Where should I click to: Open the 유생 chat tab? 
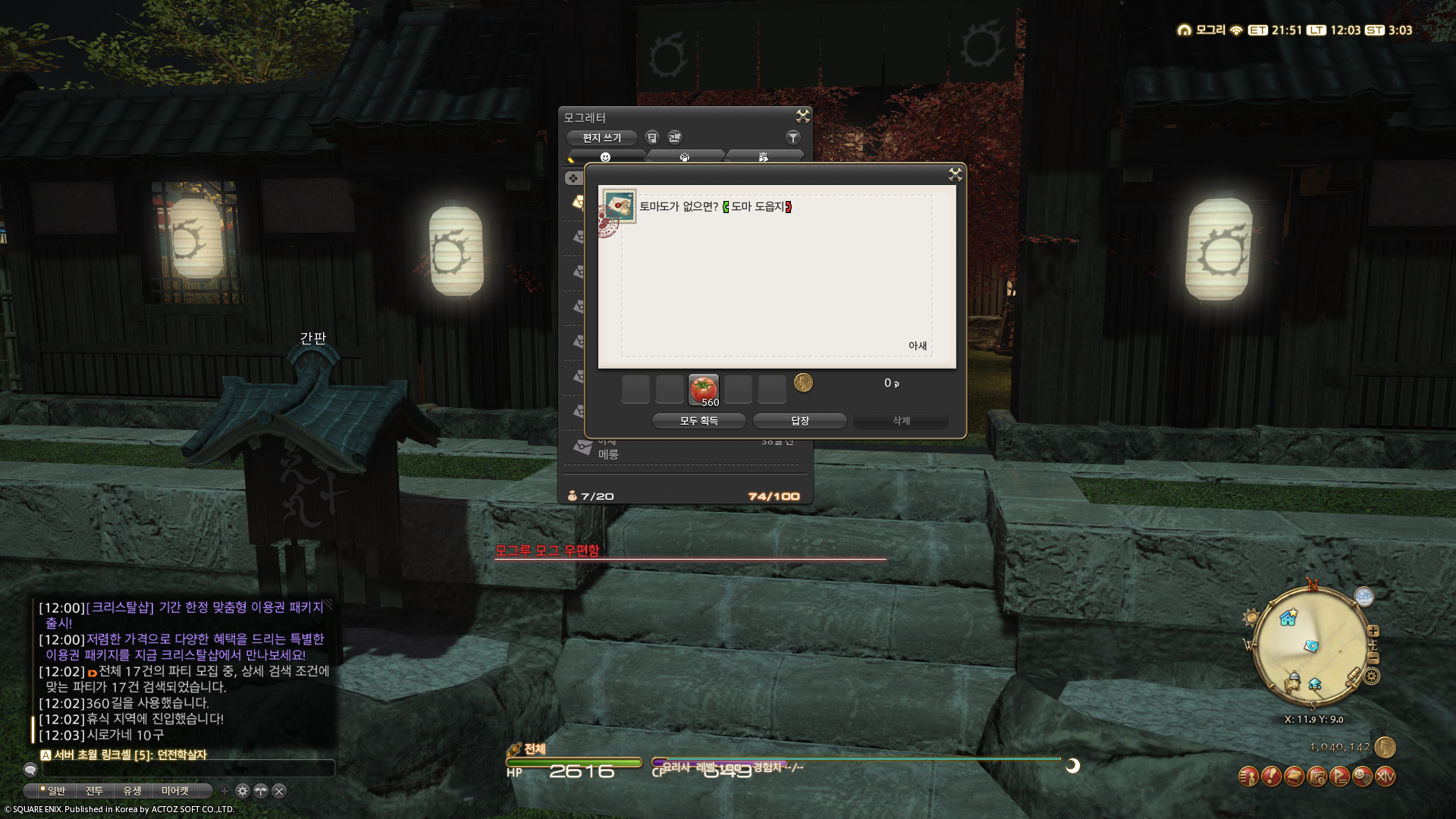[132, 791]
